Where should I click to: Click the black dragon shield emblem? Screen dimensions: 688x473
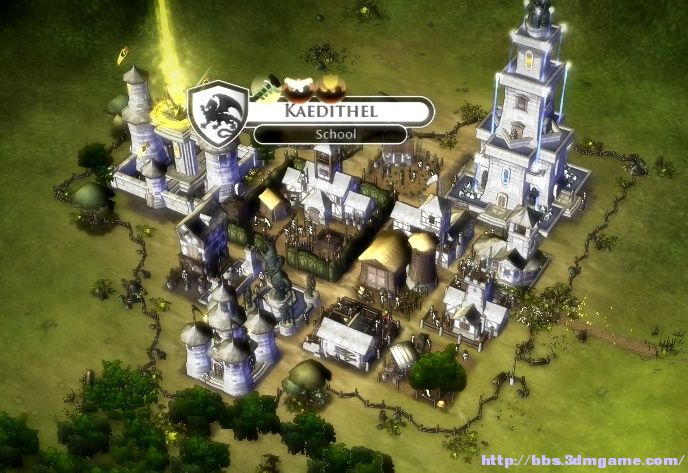[219, 115]
